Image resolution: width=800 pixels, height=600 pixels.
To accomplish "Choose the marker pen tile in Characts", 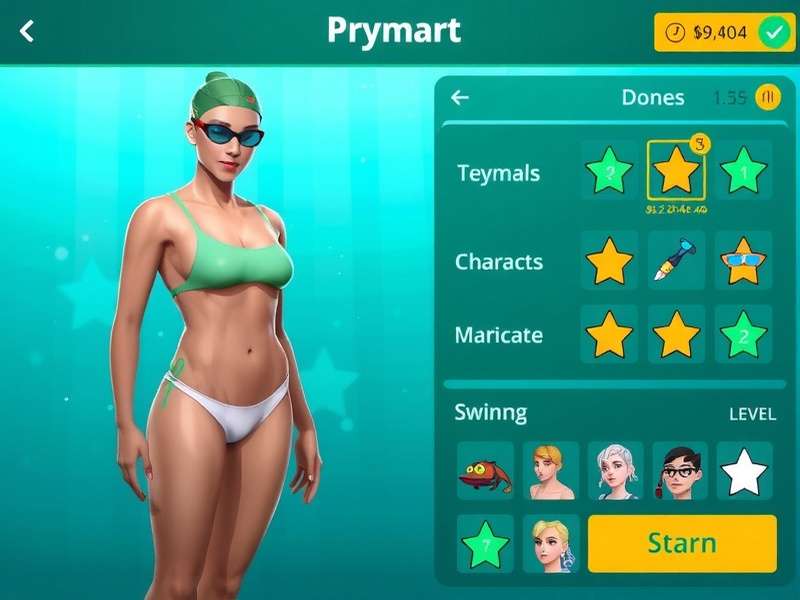I will [x=676, y=261].
